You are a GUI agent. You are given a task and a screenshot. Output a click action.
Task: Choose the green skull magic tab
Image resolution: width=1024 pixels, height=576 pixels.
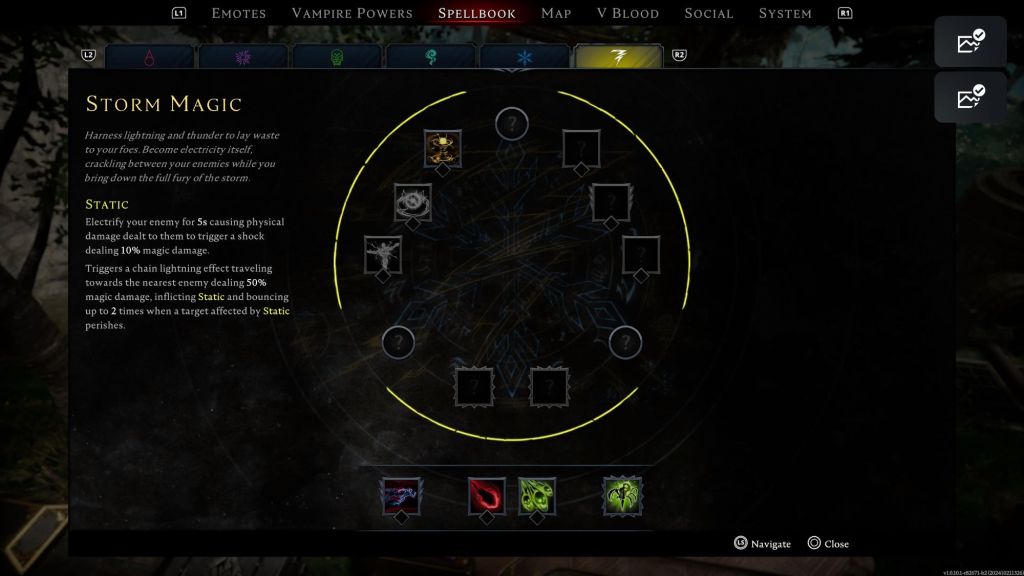pyautogui.click(x=337, y=58)
